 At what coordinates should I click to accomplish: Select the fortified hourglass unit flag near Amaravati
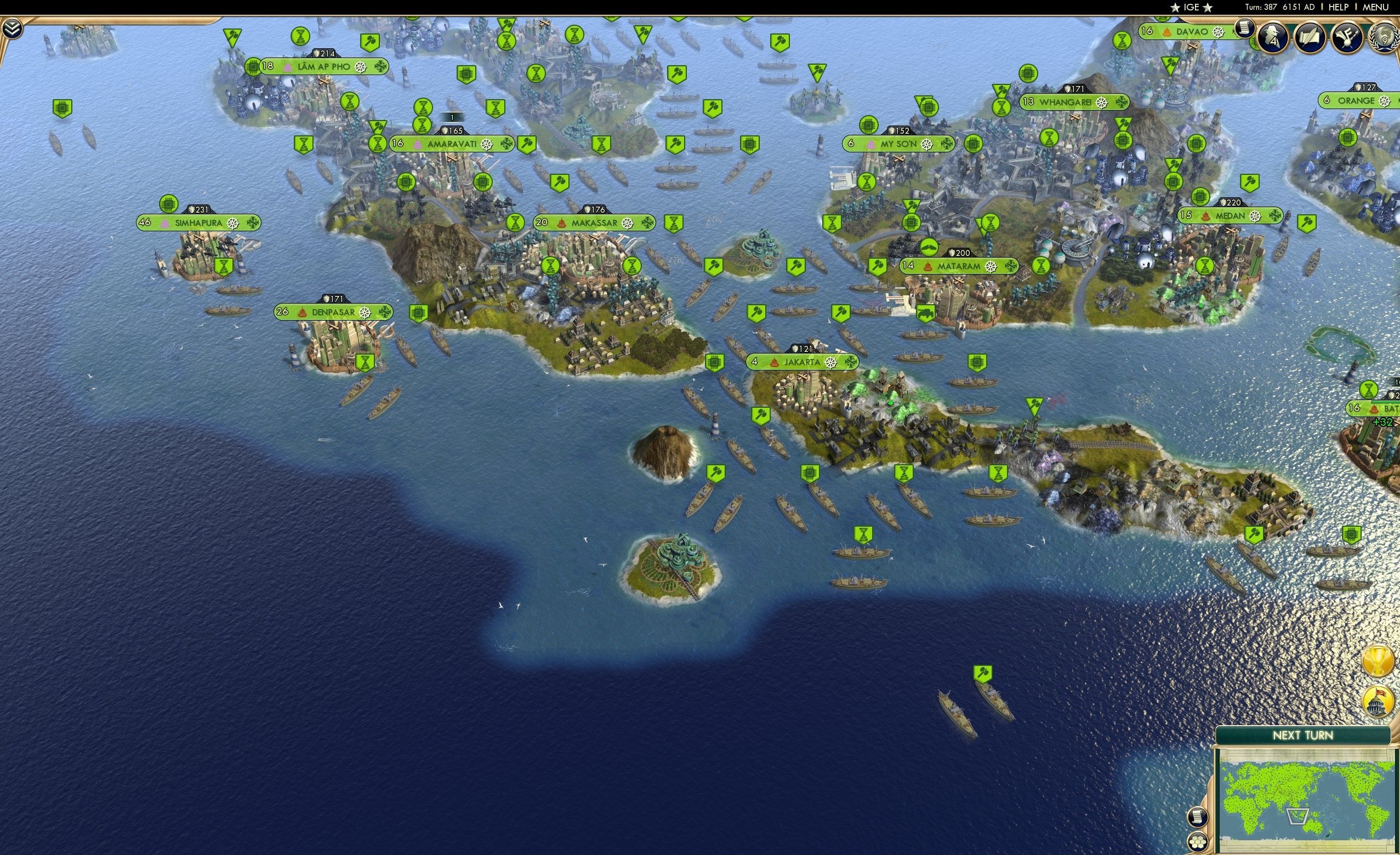coord(378,144)
